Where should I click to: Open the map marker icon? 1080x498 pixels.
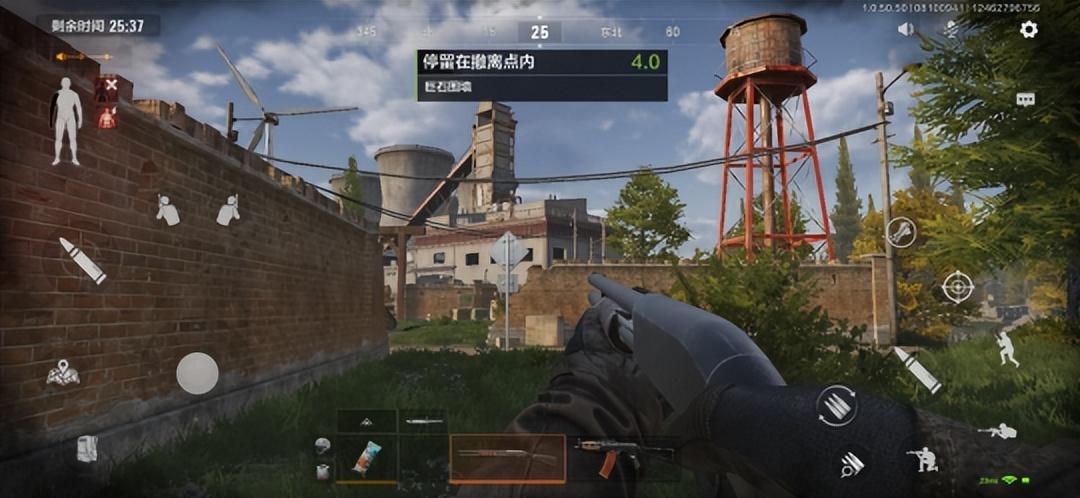tap(62, 374)
